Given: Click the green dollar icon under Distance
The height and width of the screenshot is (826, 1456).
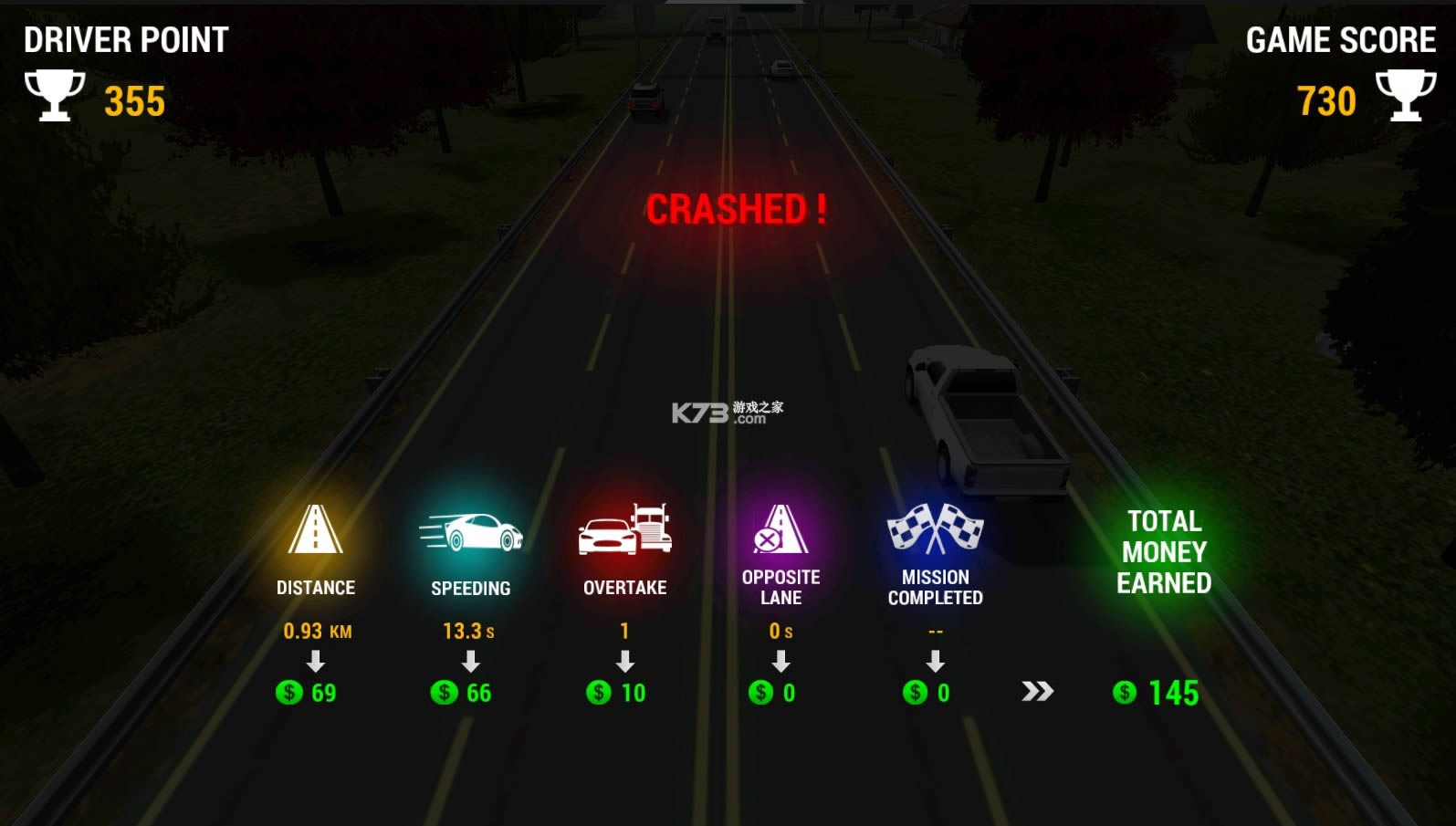Looking at the screenshot, I should 290,693.
